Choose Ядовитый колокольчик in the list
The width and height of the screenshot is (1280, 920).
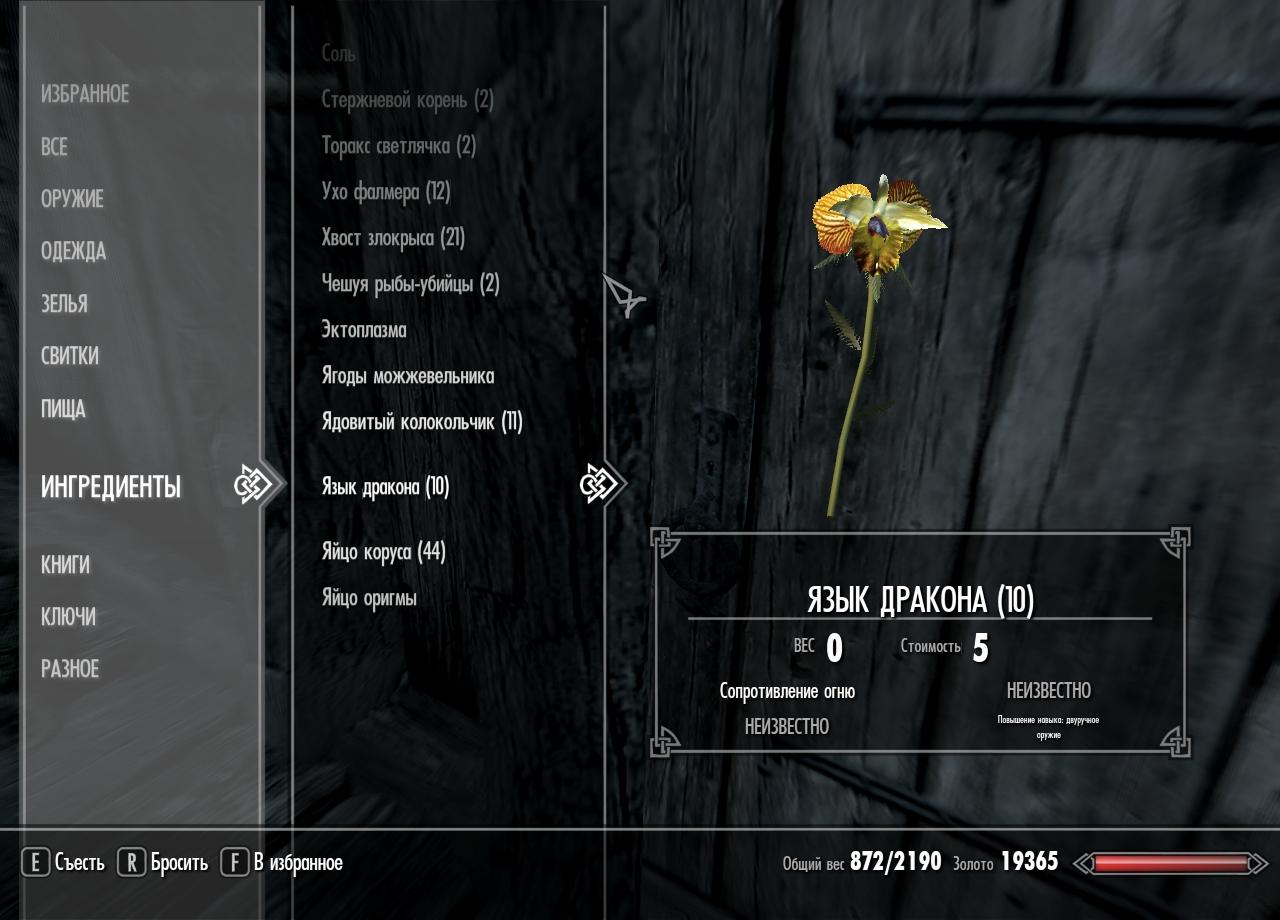pyautogui.click(x=422, y=422)
